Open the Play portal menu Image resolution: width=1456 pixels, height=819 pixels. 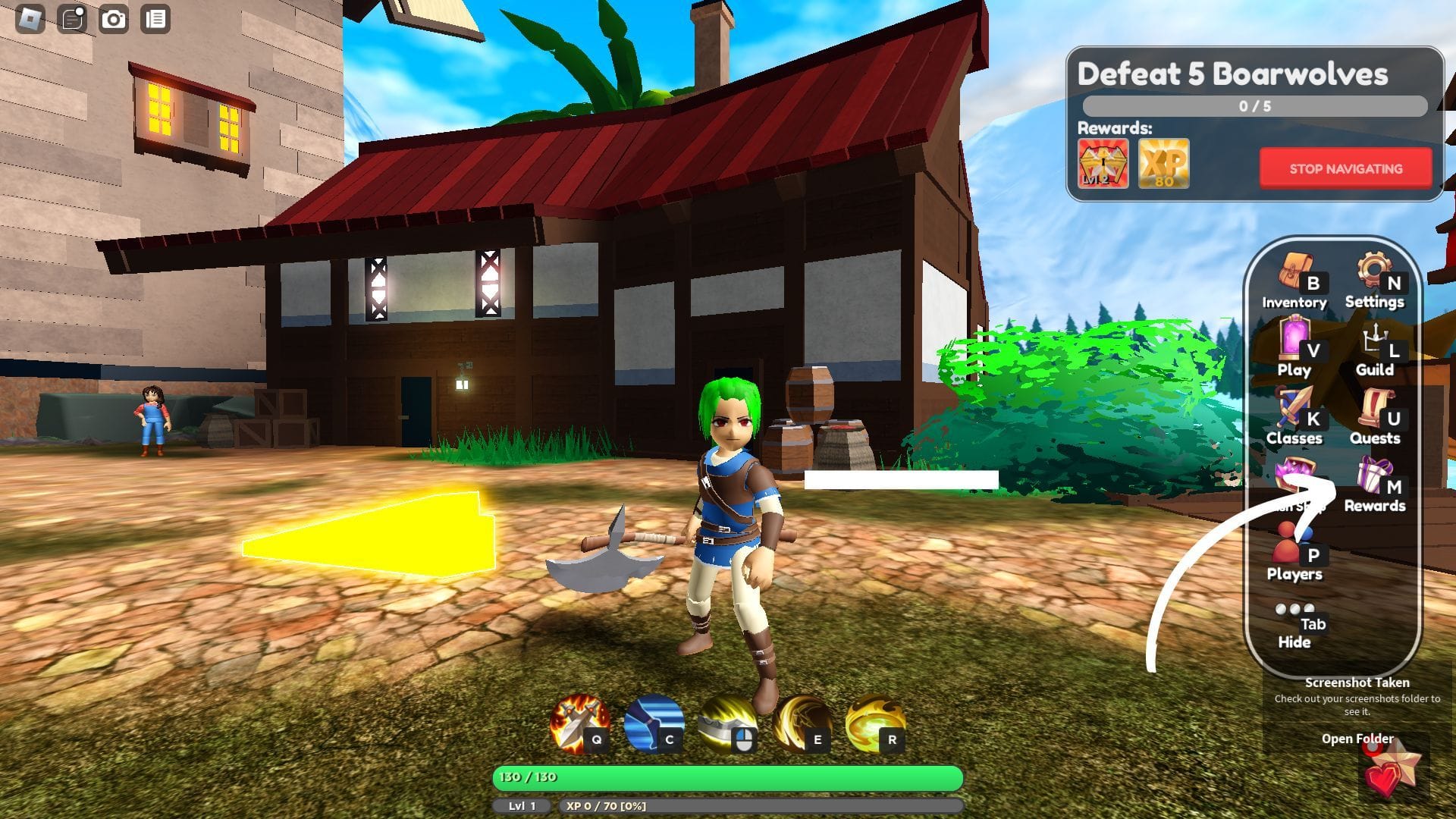coord(1294,349)
